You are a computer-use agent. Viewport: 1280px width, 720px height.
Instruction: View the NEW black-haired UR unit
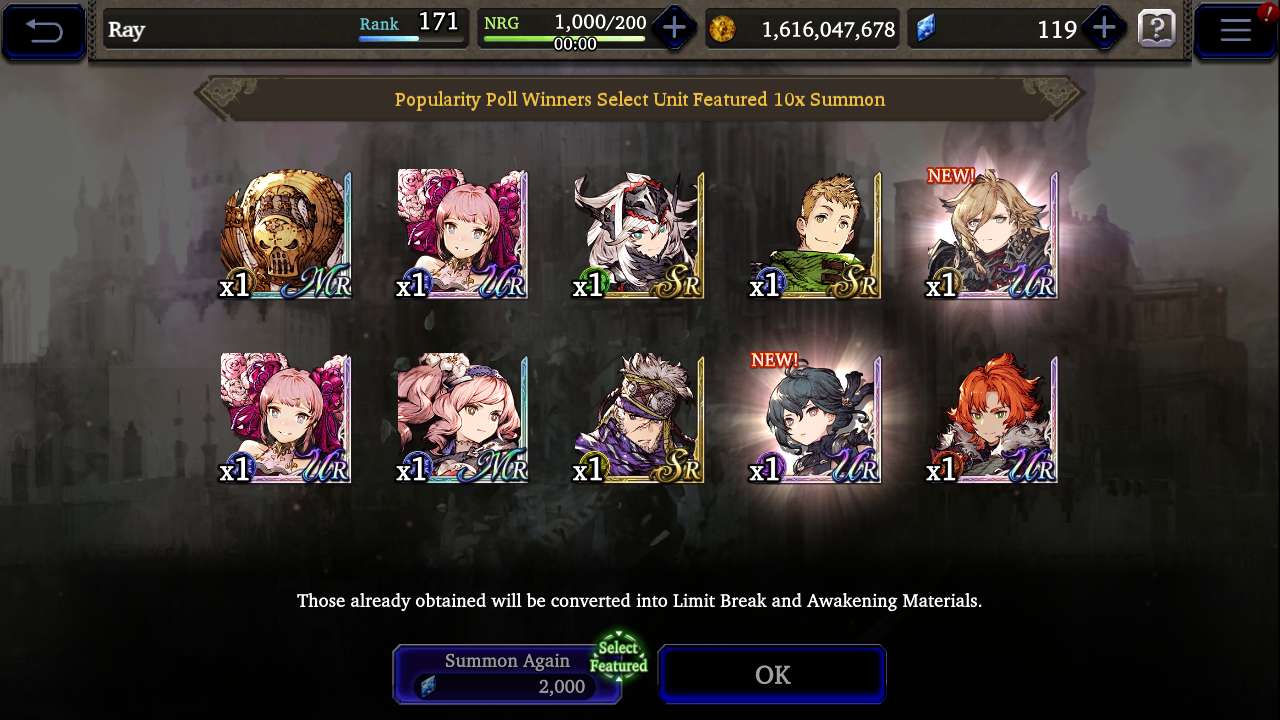point(815,418)
